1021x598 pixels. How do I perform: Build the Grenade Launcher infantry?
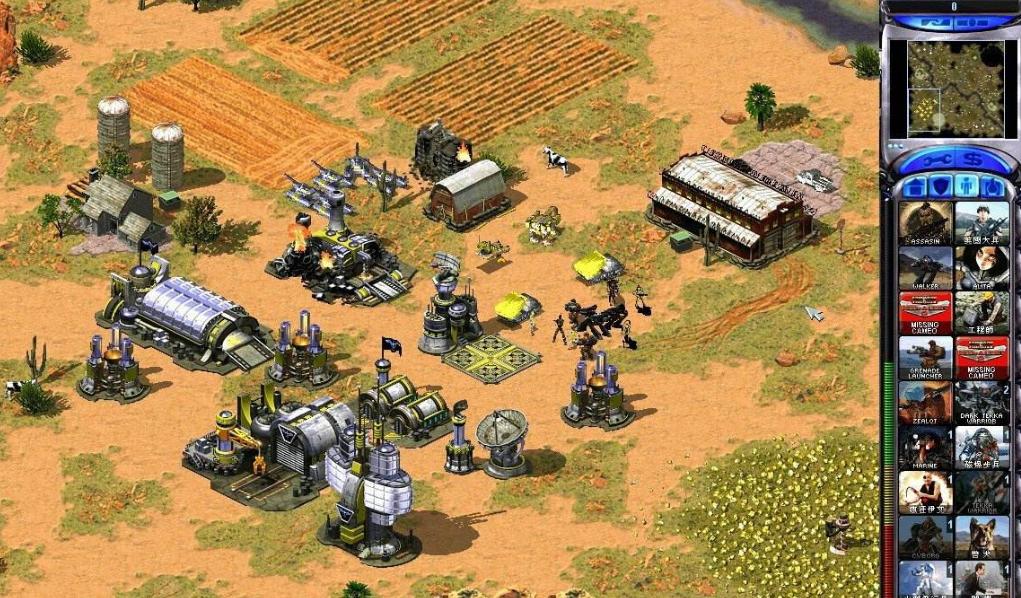[925, 358]
